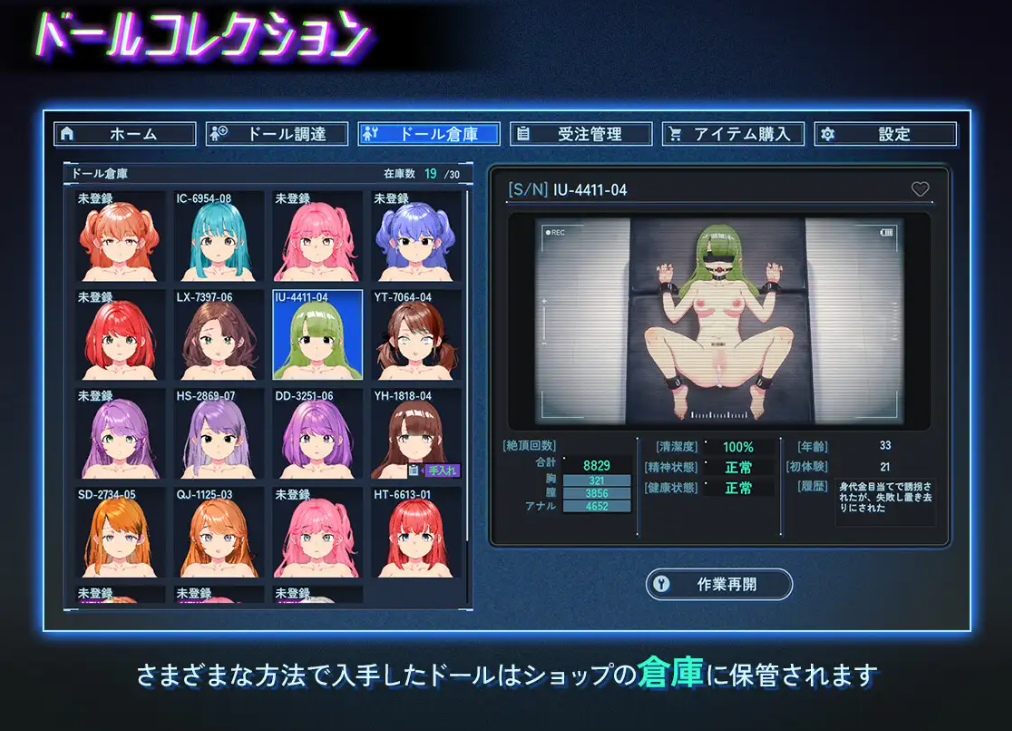Choose the DD-3251-06 storage tile
The height and width of the screenshot is (731, 1012).
point(317,435)
